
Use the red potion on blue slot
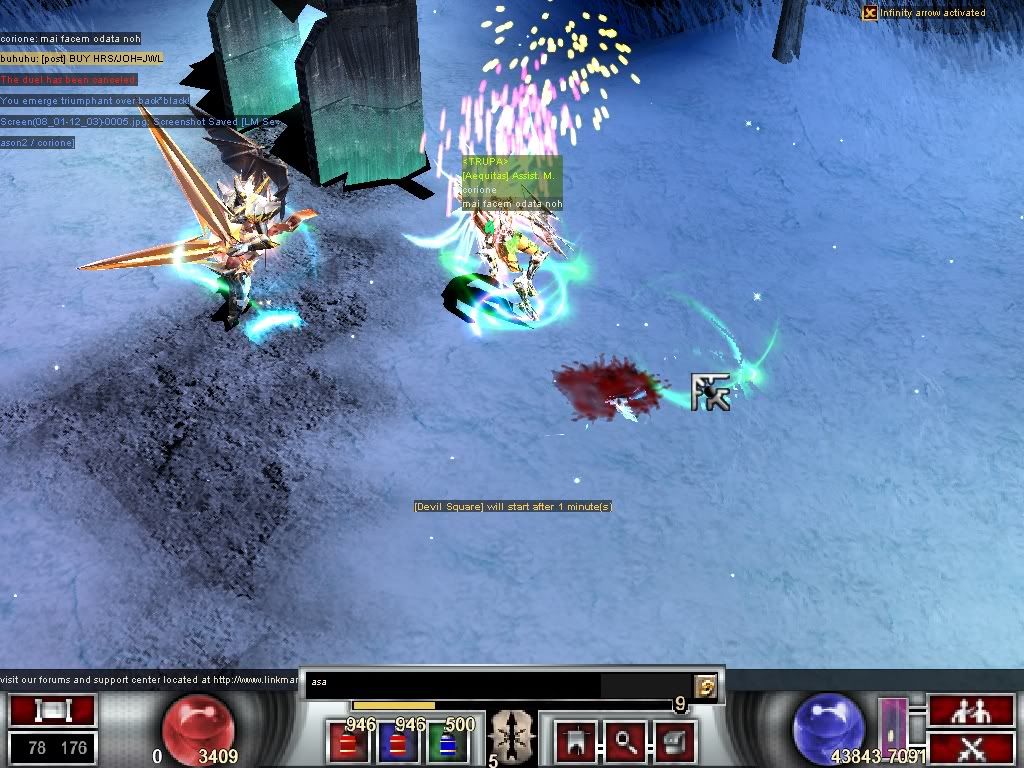point(400,743)
